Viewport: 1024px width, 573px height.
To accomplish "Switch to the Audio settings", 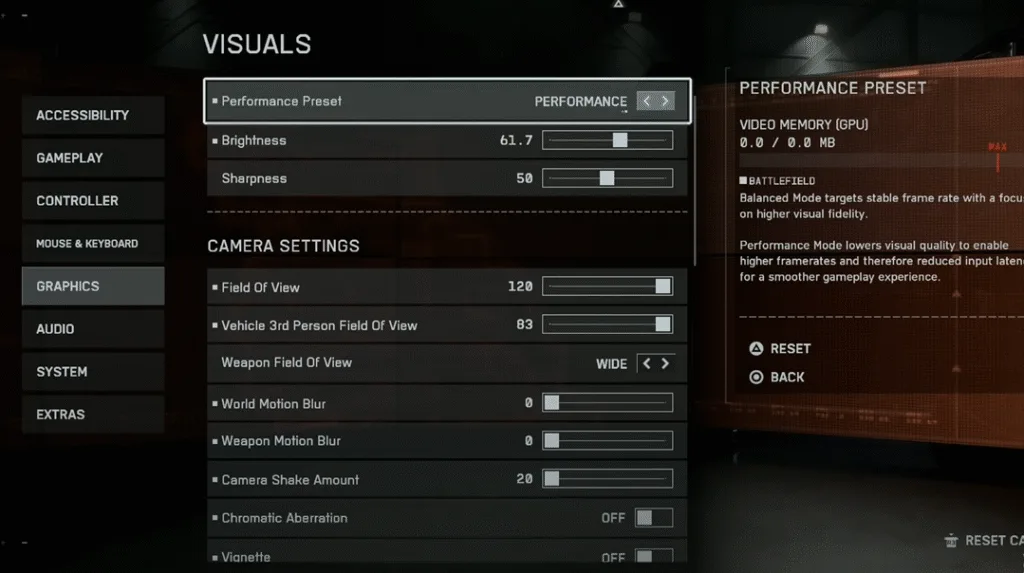I will point(93,329).
